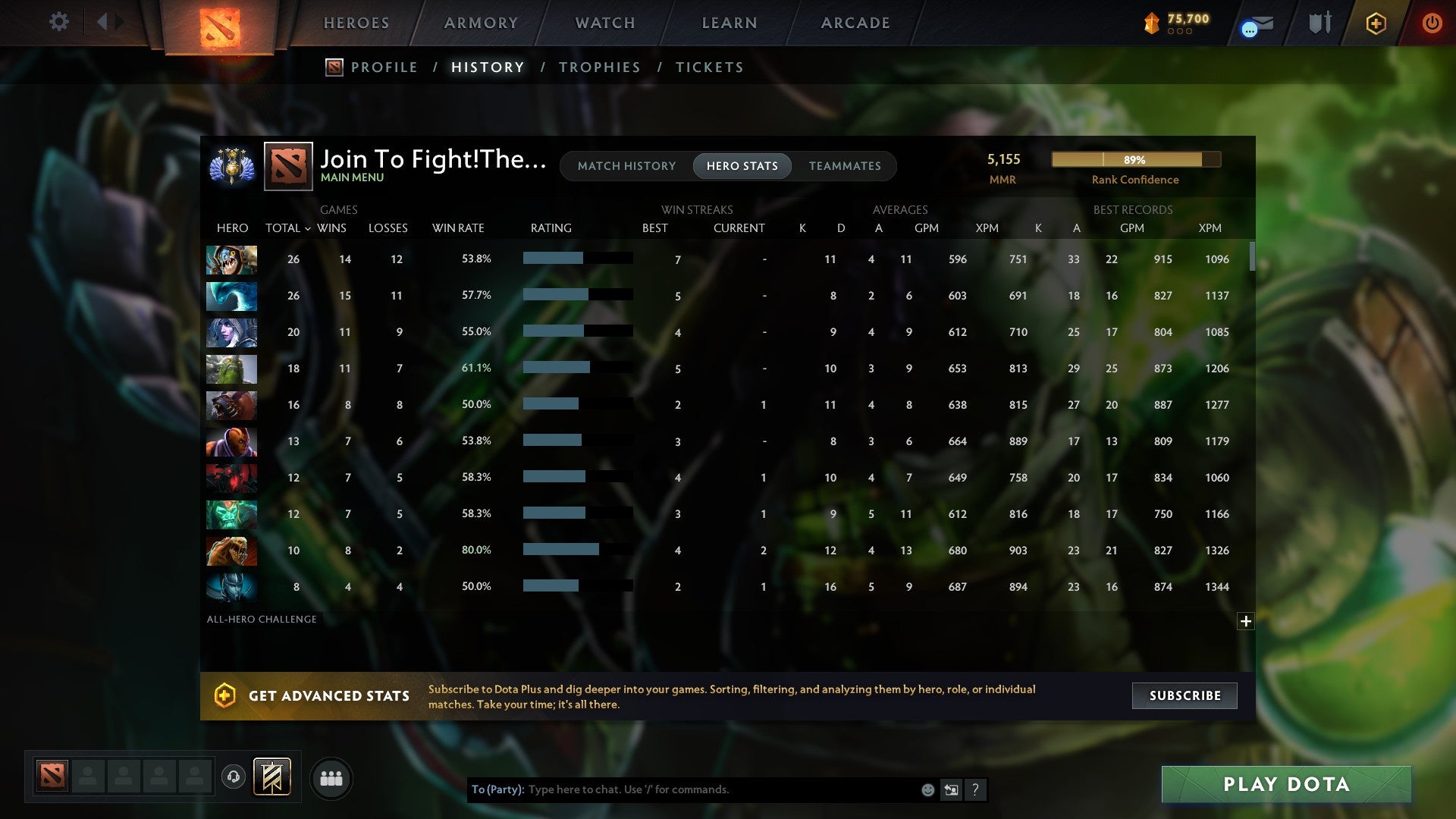Screen dimensions: 1456x819
Task: Click the Anti-Mage hero portrait
Action: click(231, 441)
